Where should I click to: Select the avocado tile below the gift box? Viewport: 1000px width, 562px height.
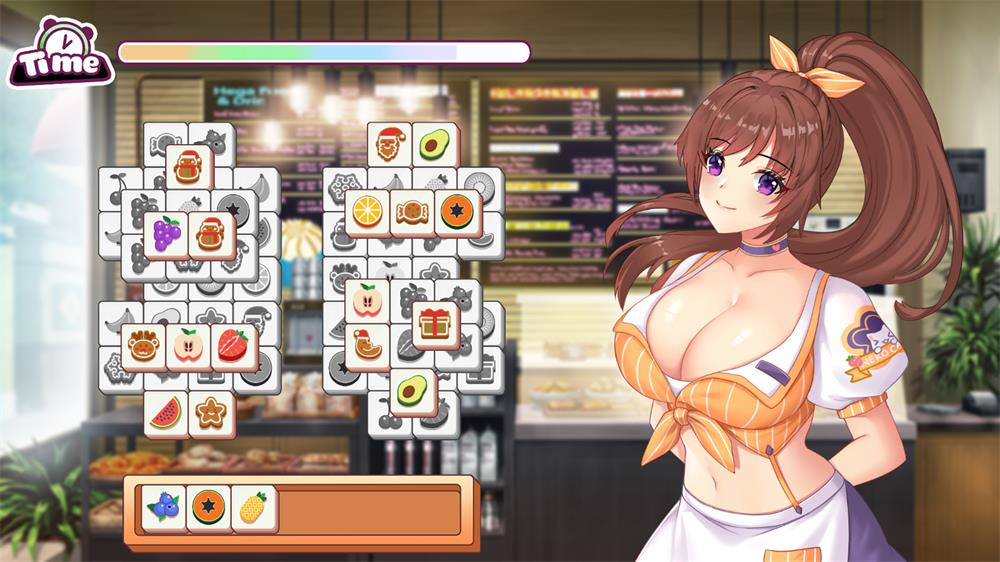point(412,392)
